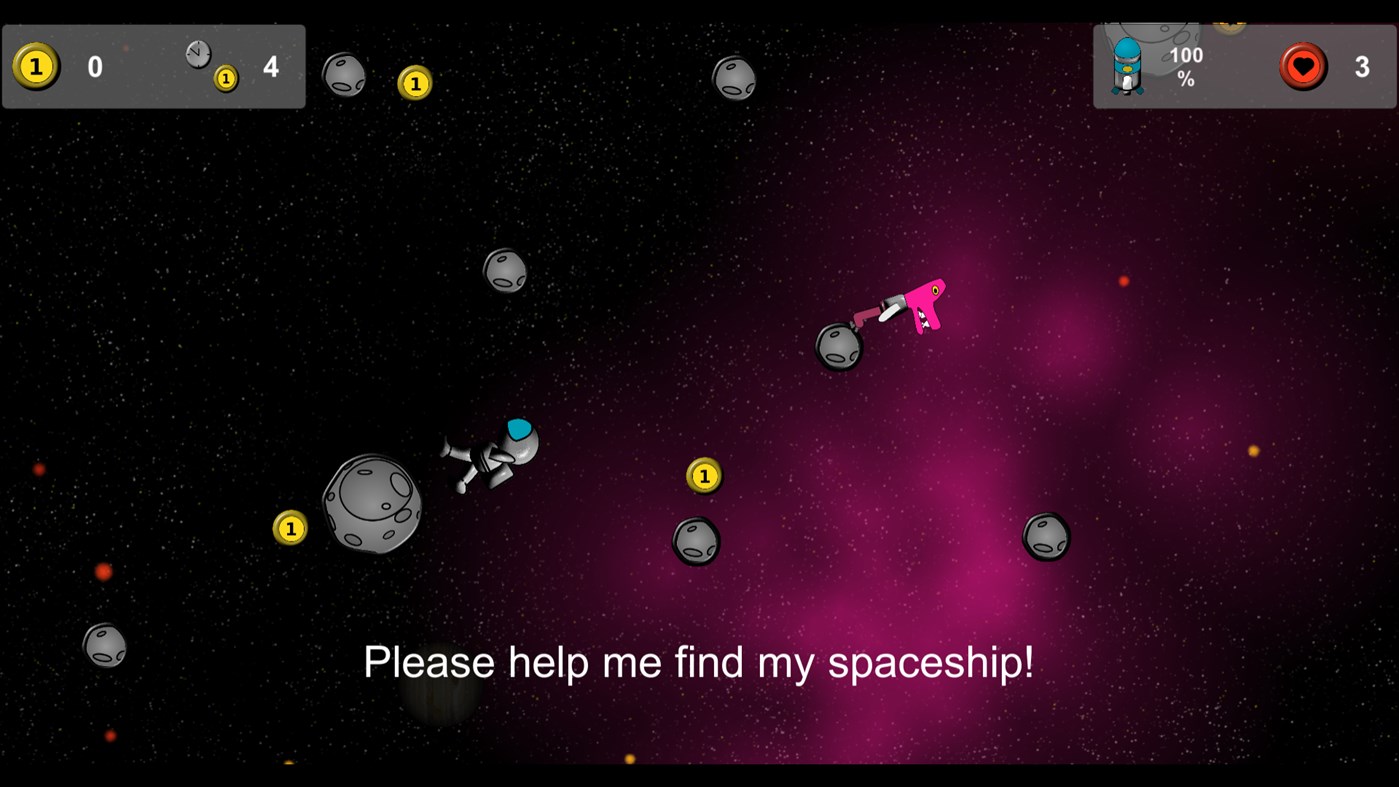Click the coin near the top-left asteroid
Screen dimensions: 1399x787
416,82
